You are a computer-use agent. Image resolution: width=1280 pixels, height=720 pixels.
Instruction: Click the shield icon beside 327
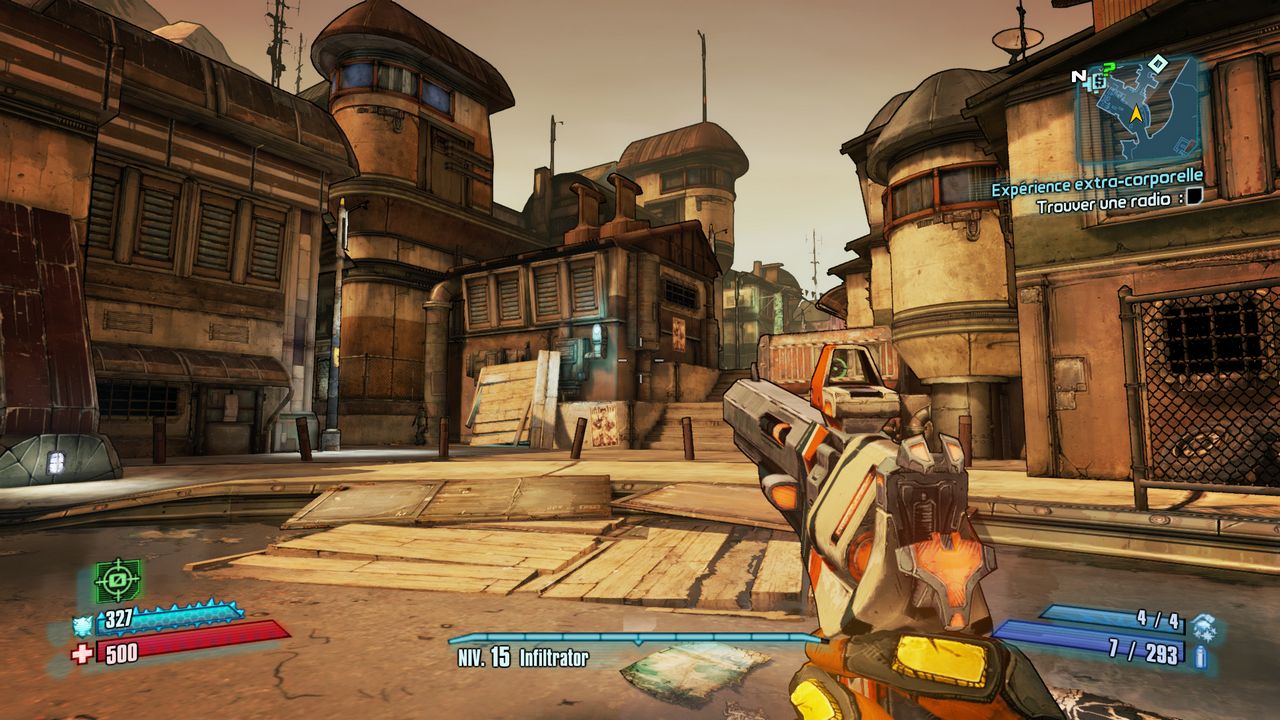click(83, 625)
